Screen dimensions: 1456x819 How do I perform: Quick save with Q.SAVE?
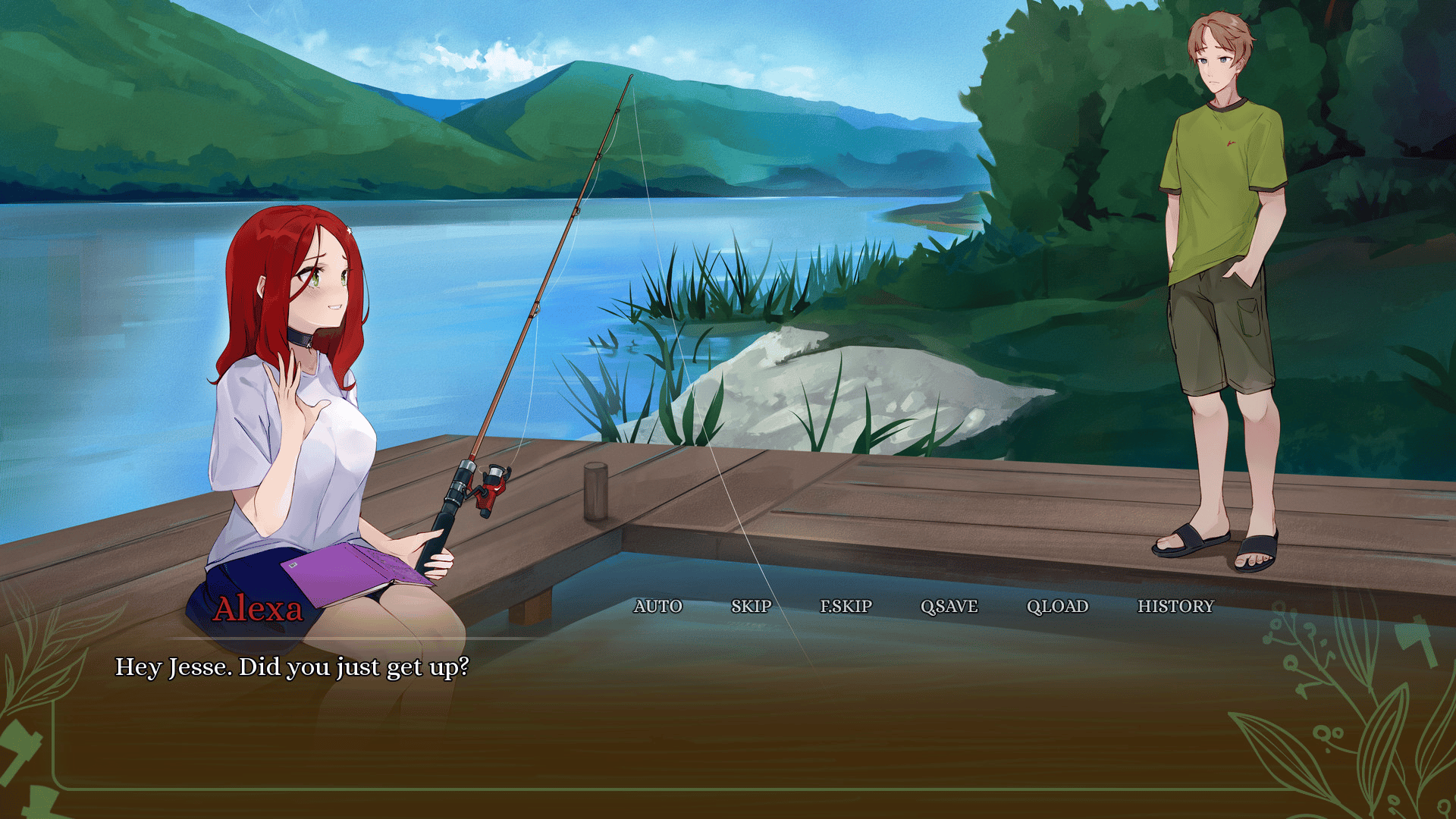tap(949, 606)
